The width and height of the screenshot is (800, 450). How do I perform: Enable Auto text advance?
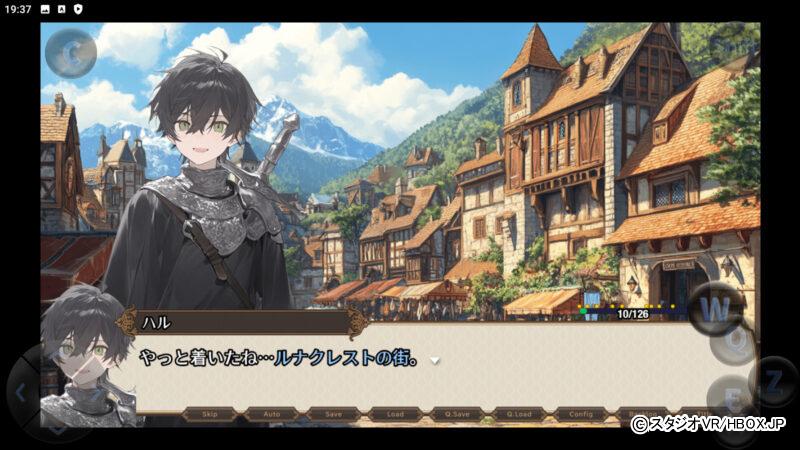tap(272, 413)
